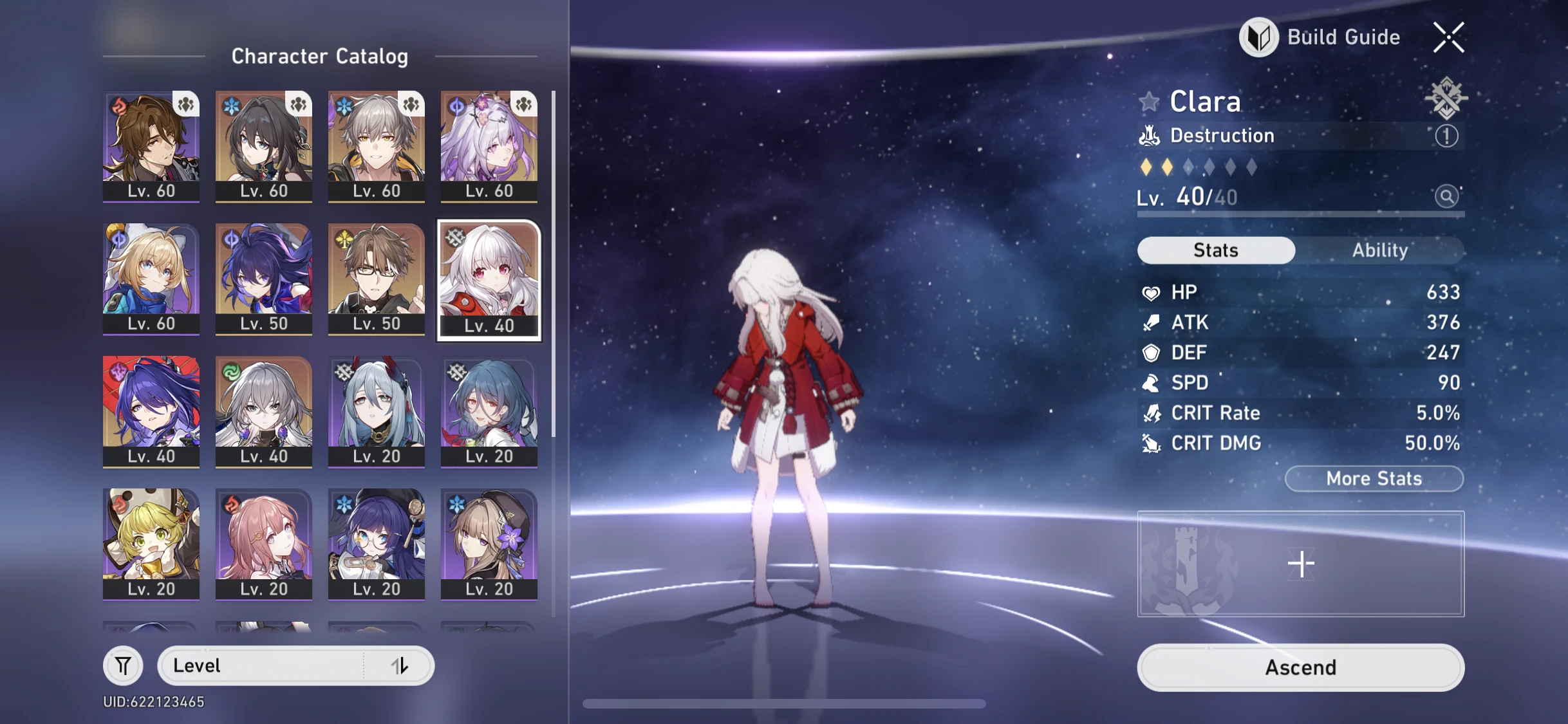1568x724 pixels.
Task: Expand the More Stats panel
Action: [x=1373, y=478]
